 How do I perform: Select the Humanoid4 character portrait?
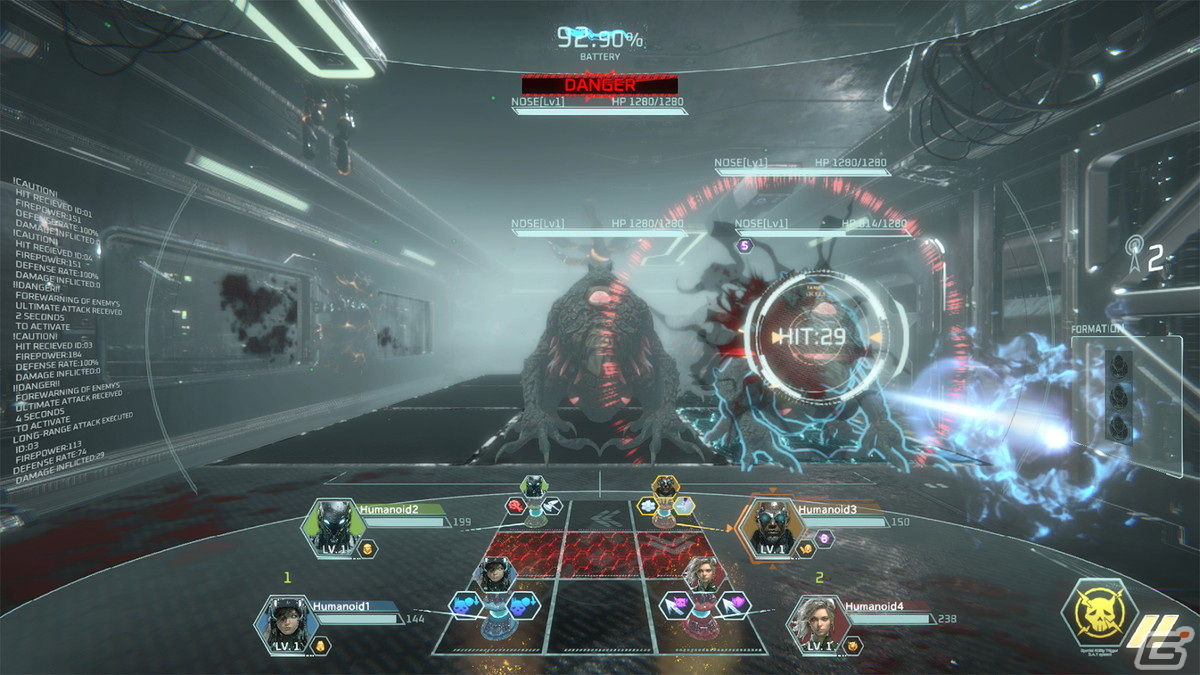(817, 623)
